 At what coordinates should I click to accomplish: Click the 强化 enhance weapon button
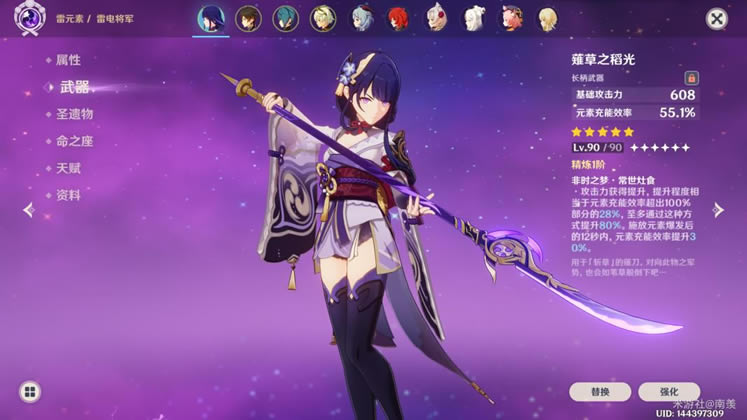tap(668, 391)
